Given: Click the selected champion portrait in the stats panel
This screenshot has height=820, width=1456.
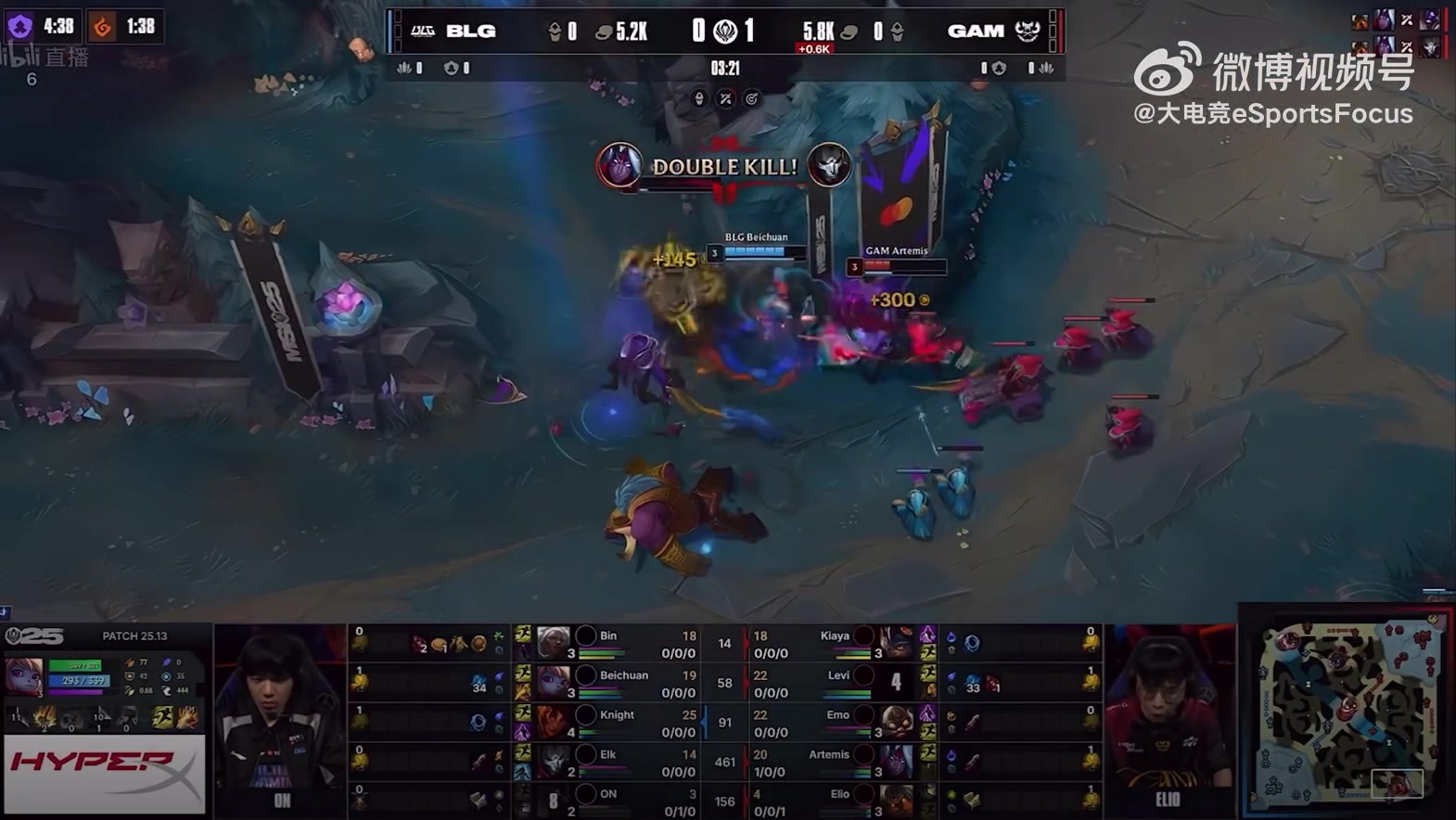Looking at the screenshot, I should coord(24,676).
